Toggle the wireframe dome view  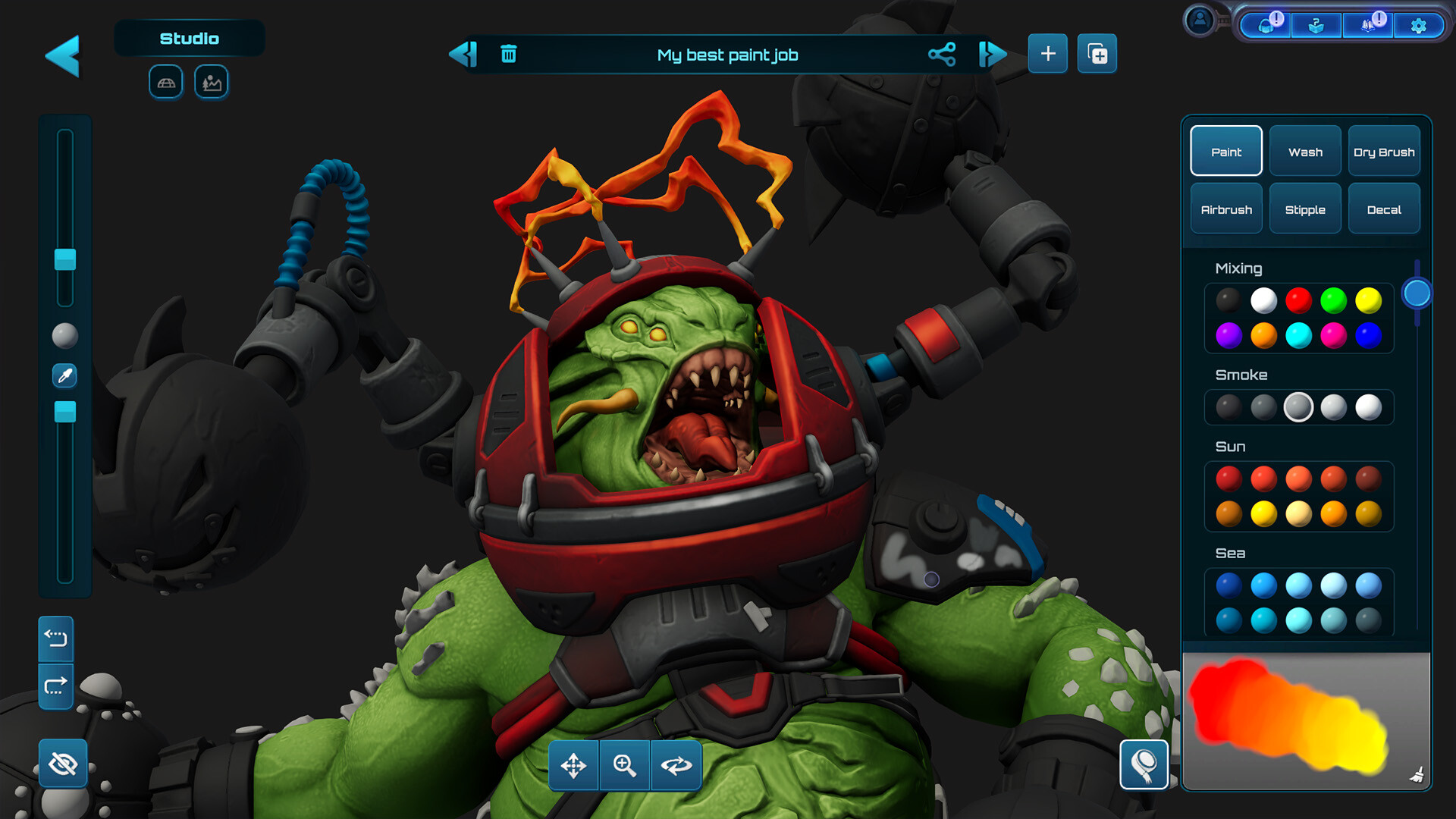[x=165, y=82]
